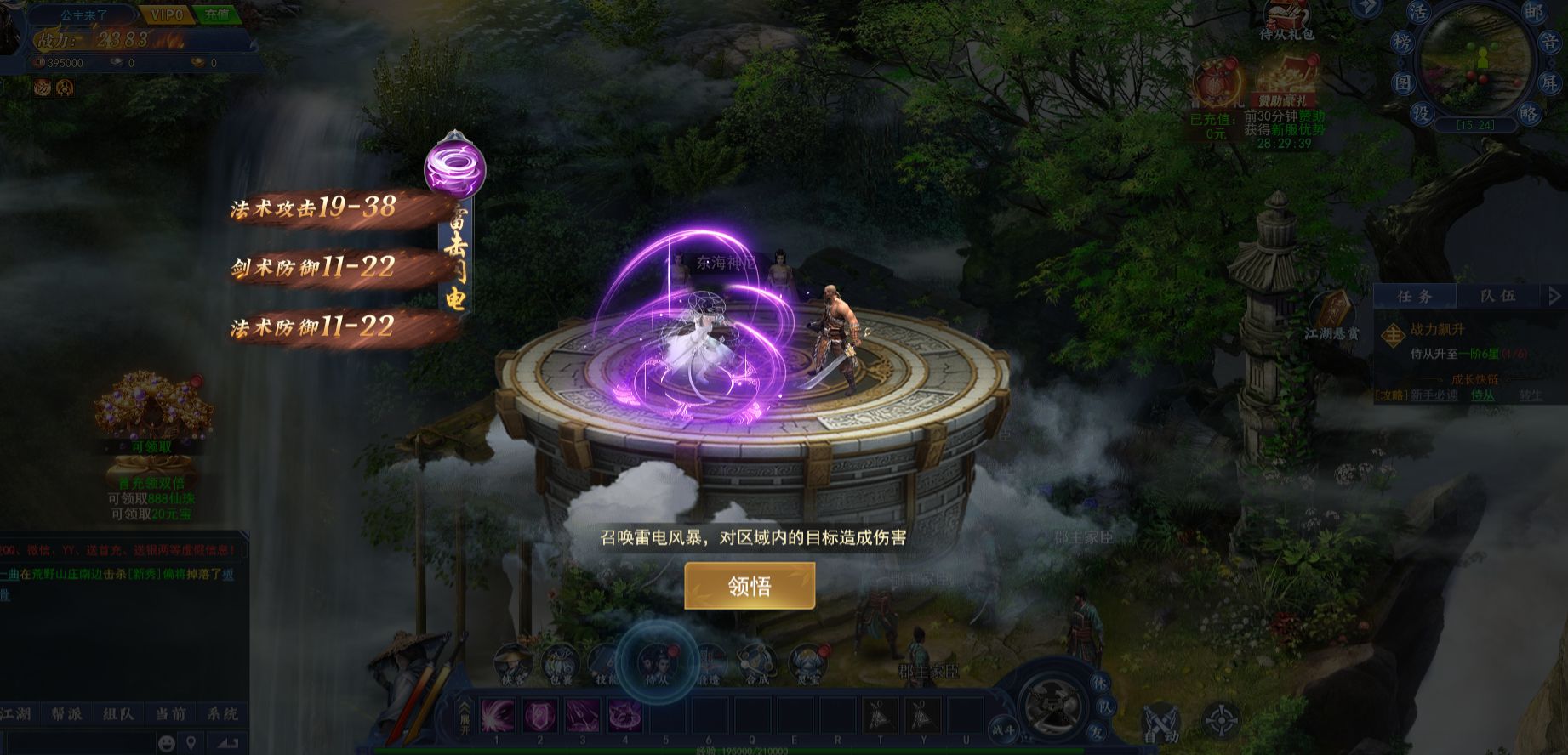
Task: Open rankings with the 榜 button
Action: (x=1404, y=43)
